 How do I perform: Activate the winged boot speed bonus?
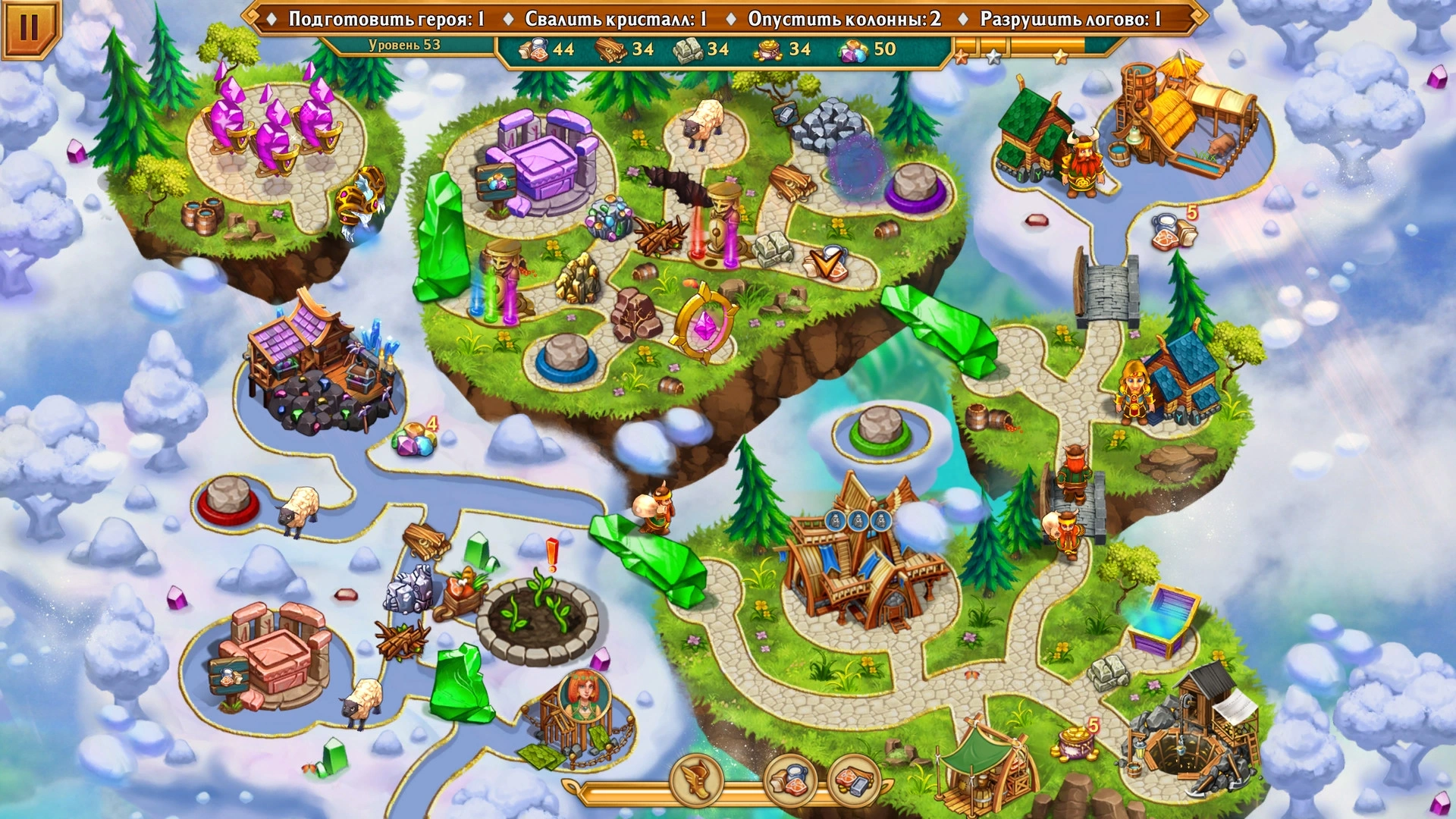pos(696,780)
